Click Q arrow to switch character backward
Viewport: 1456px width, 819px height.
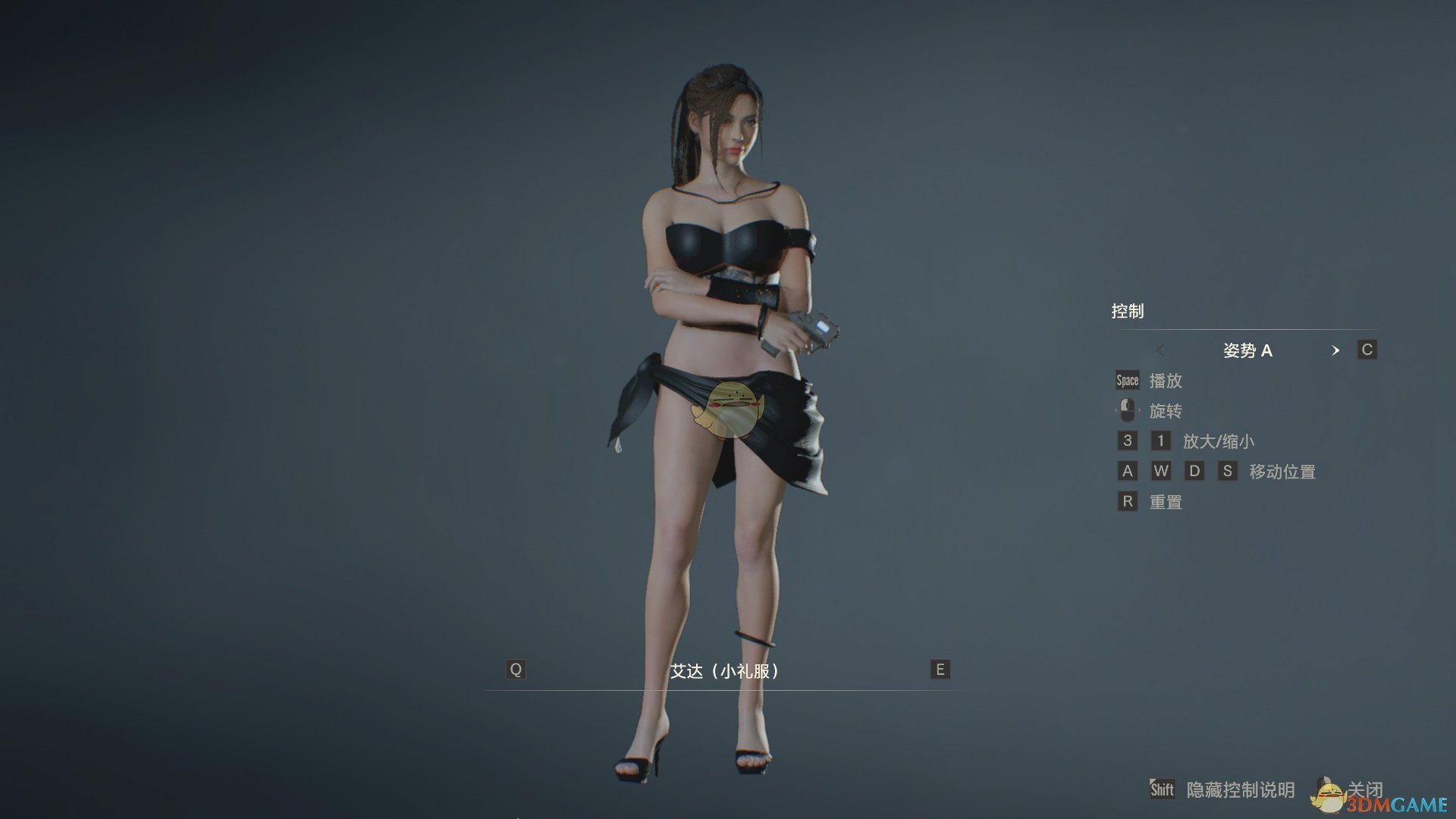(515, 670)
